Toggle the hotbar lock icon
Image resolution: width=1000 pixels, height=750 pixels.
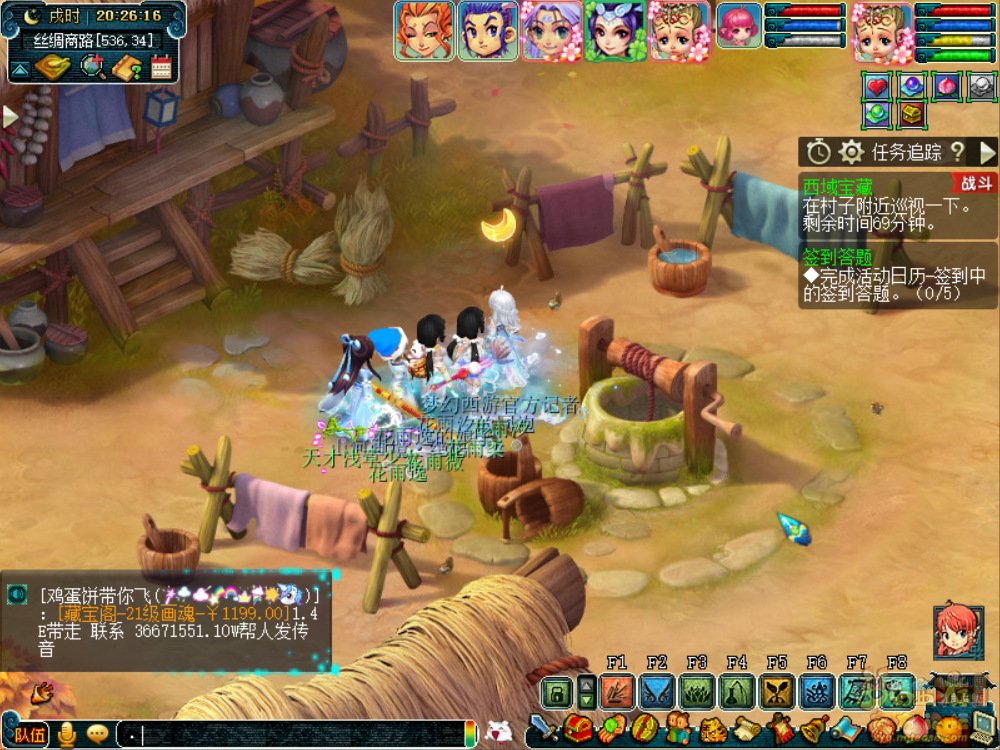556,691
